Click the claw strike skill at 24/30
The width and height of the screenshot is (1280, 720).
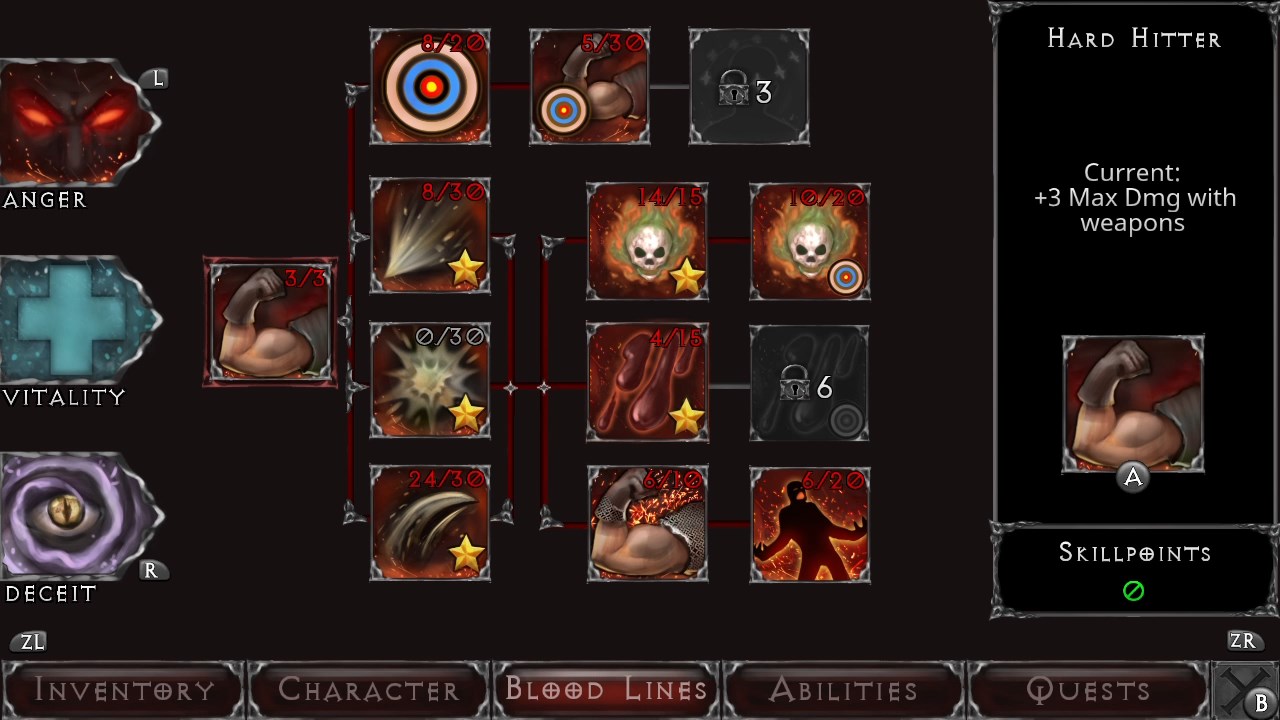click(x=429, y=524)
